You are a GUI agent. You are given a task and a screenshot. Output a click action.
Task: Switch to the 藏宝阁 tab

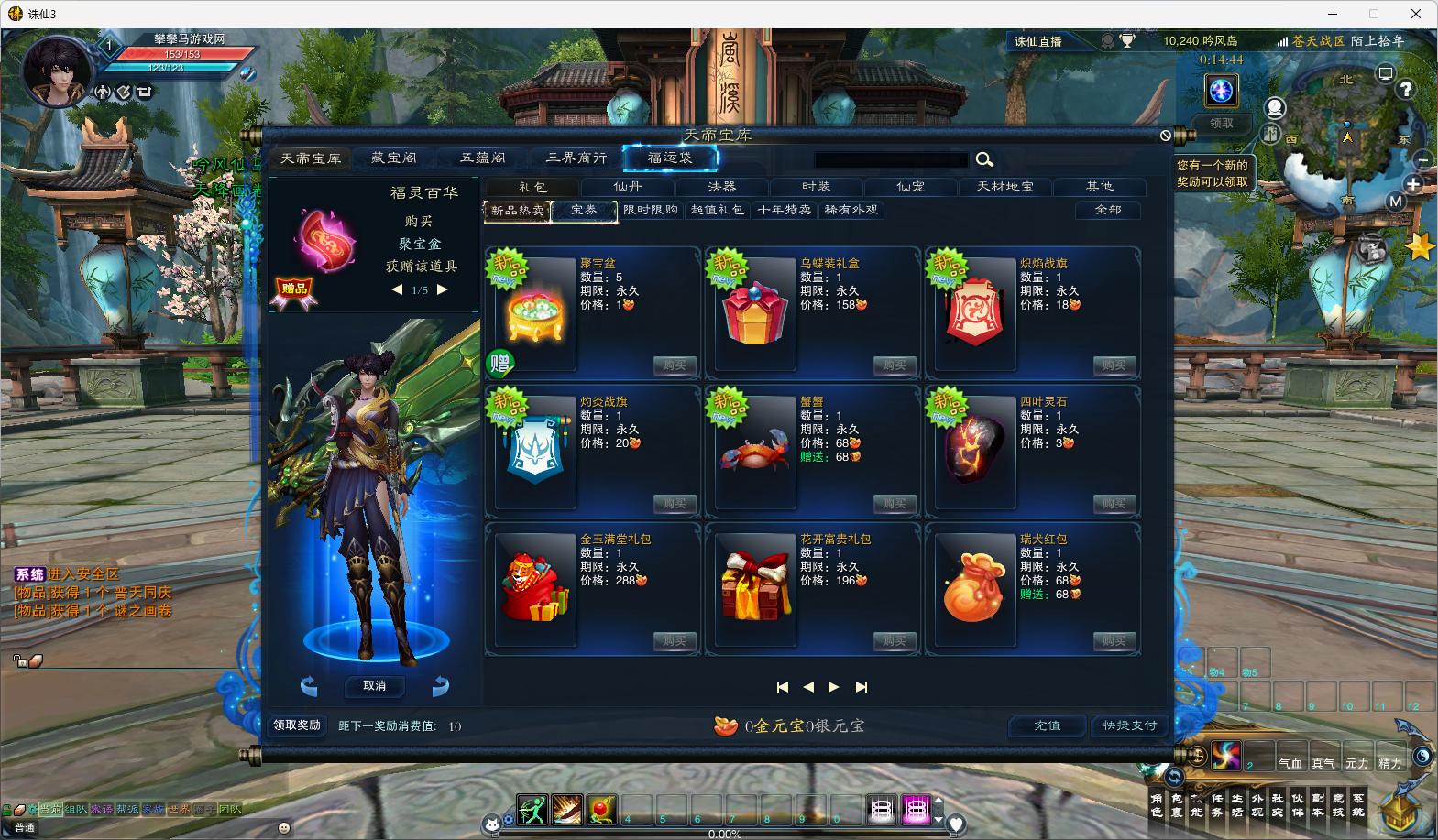[393, 158]
